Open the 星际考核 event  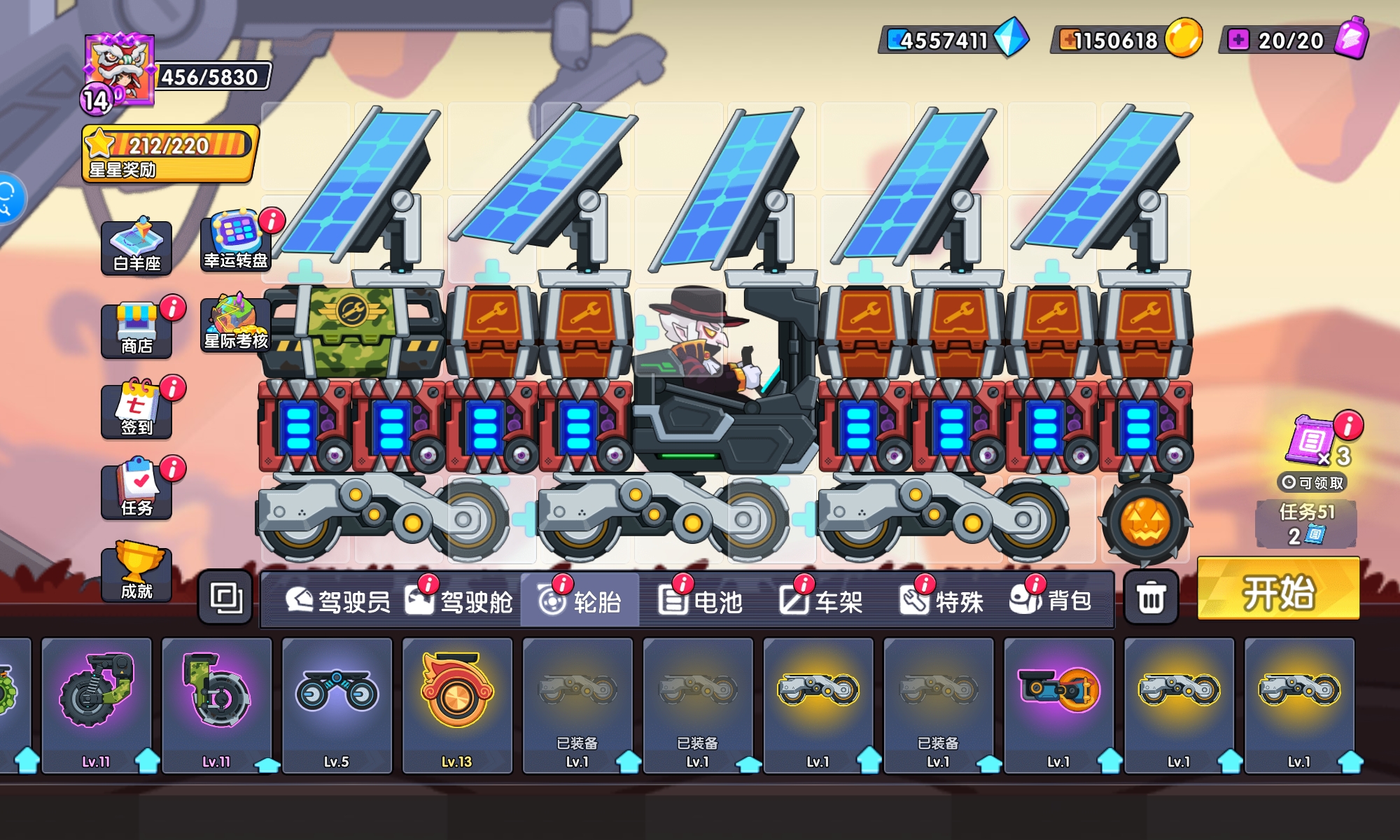point(236,323)
